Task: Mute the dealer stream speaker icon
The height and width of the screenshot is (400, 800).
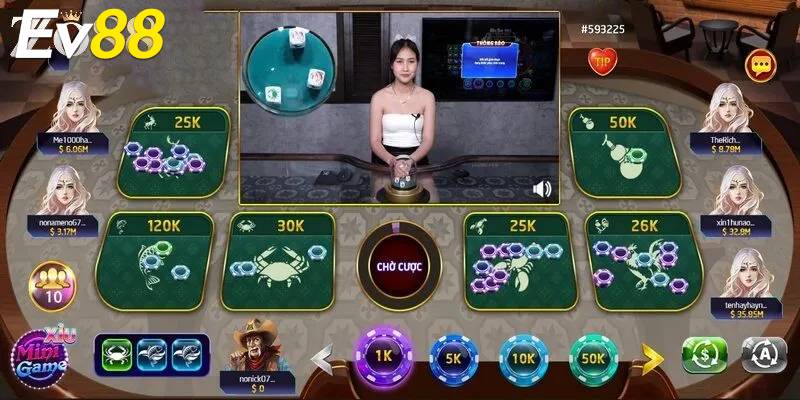Action: tap(543, 189)
